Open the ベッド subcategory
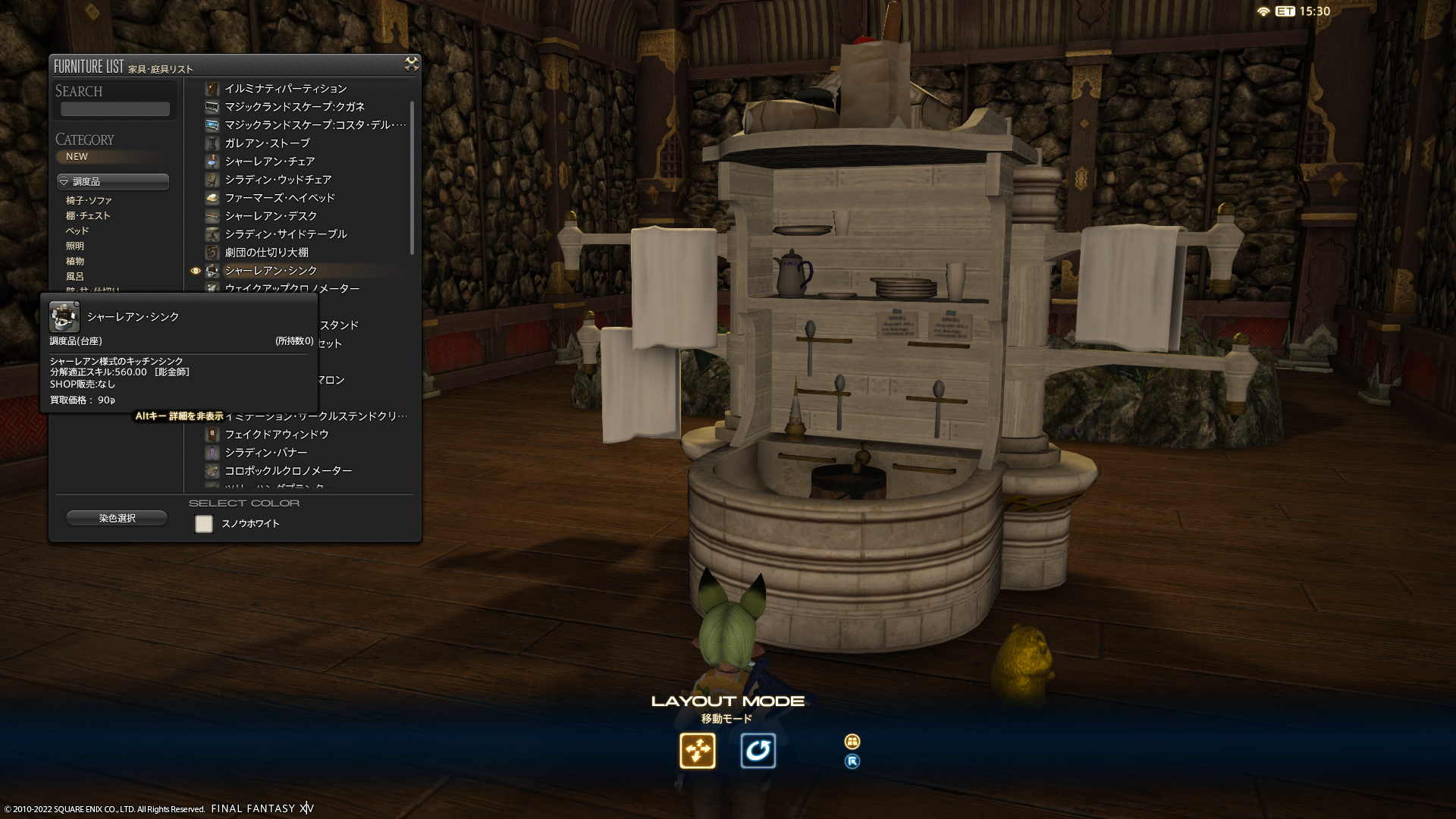 point(77,231)
